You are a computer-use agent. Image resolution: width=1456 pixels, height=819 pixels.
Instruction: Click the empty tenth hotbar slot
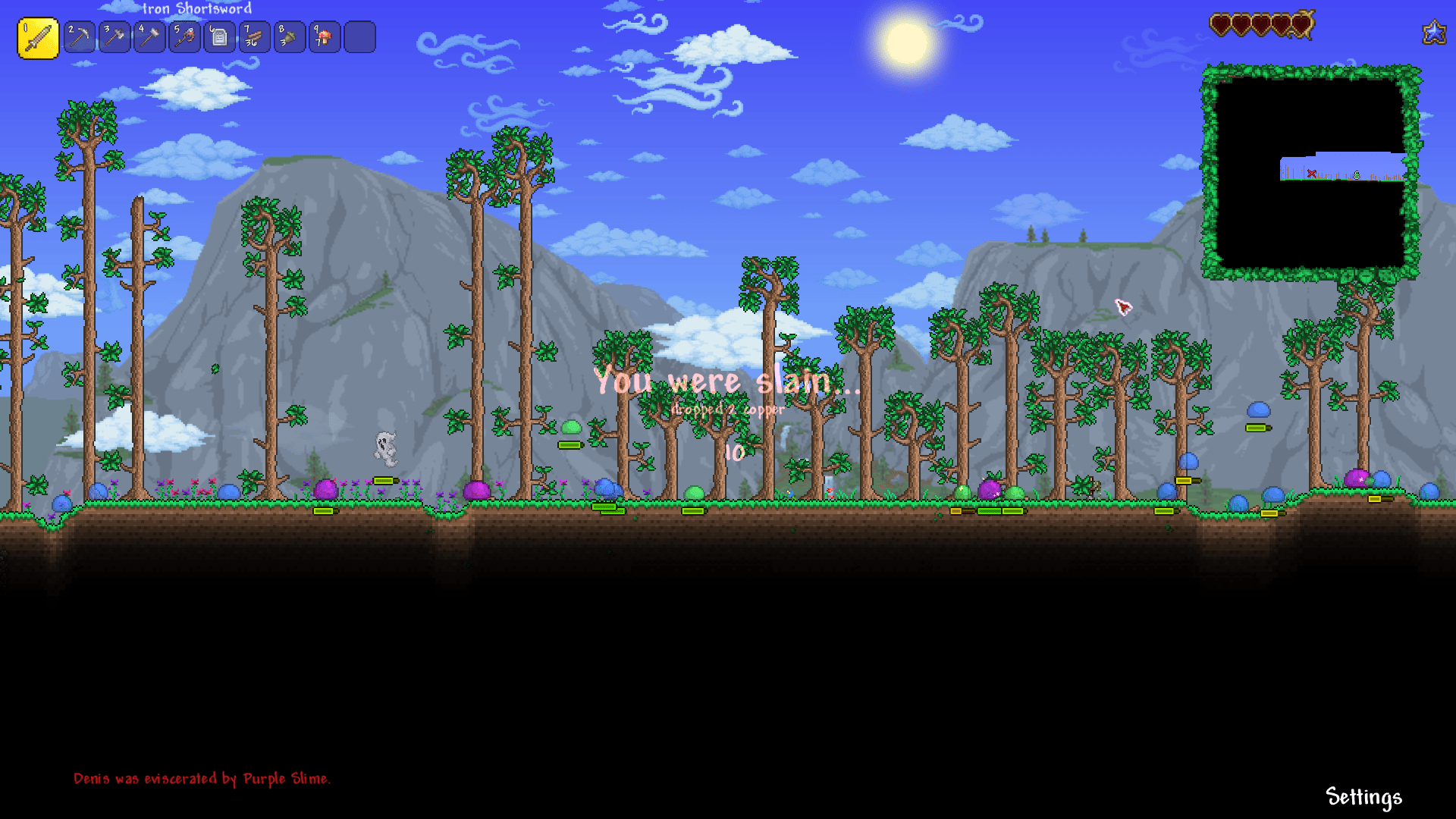[x=358, y=37]
